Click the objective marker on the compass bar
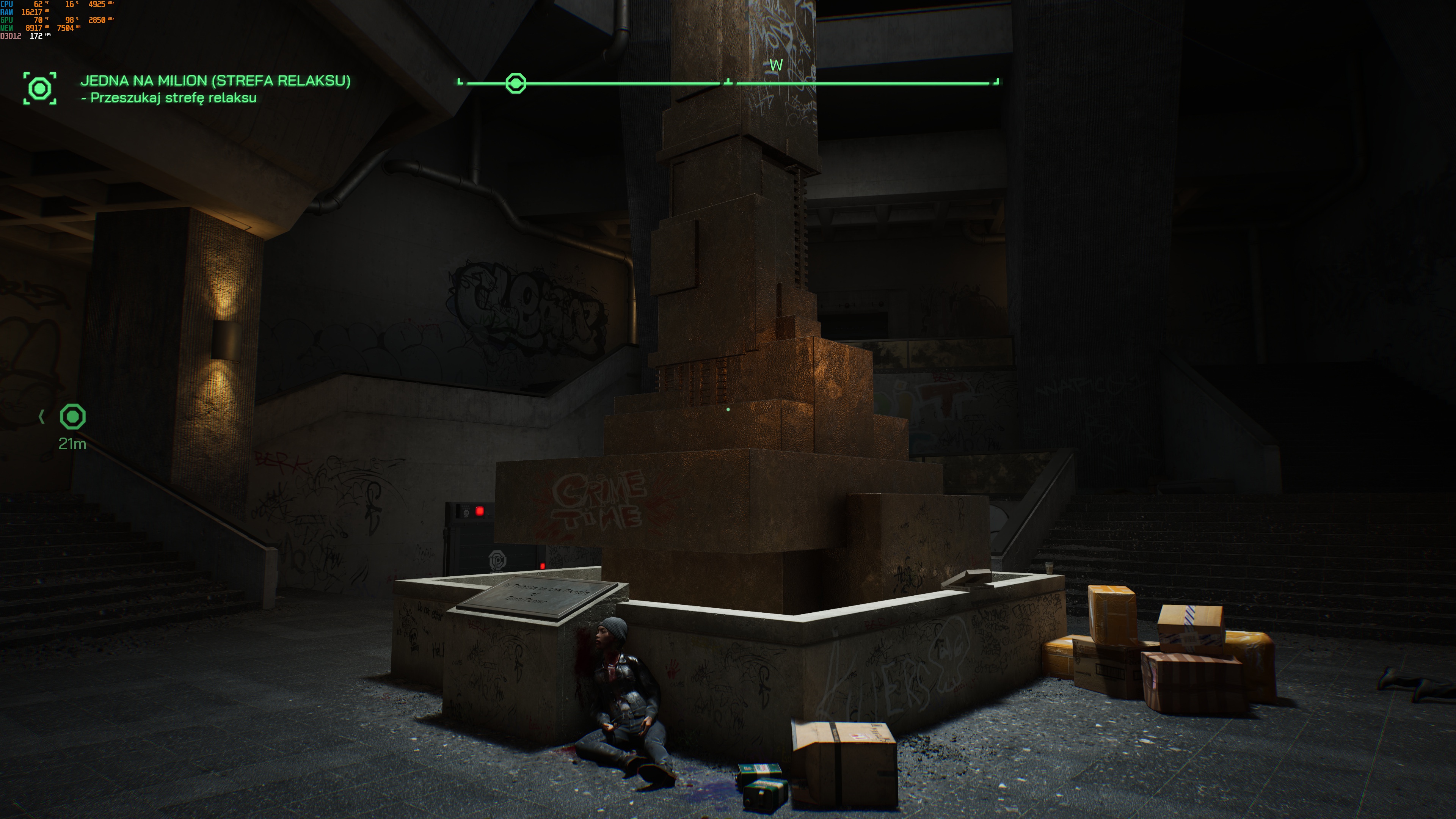Image resolution: width=1456 pixels, height=819 pixels. pos(516,83)
